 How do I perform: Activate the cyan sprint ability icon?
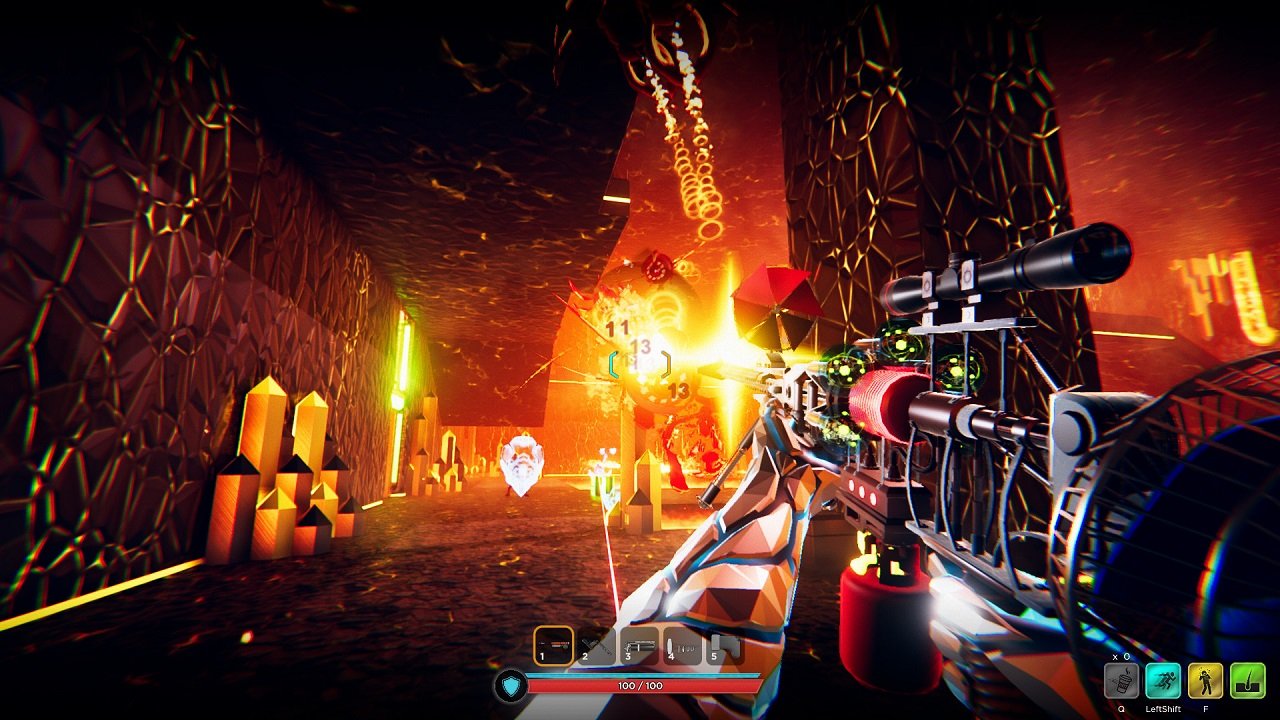coord(1163,680)
